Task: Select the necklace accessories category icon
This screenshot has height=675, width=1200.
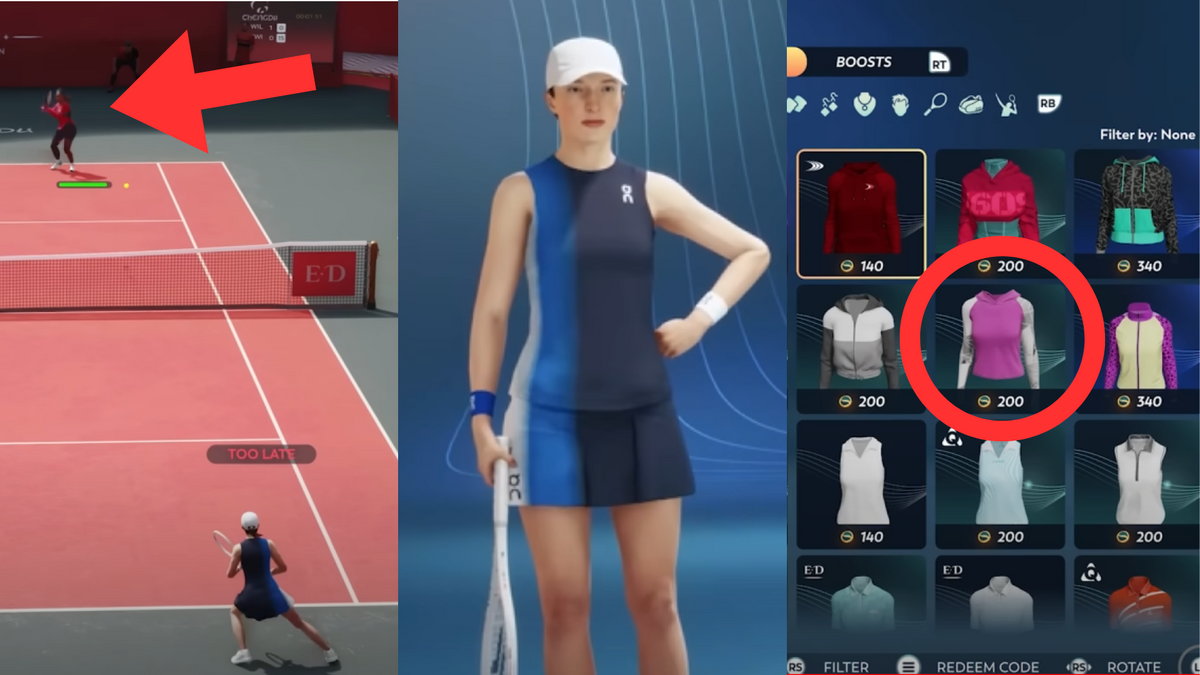Action: [x=865, y=103]
